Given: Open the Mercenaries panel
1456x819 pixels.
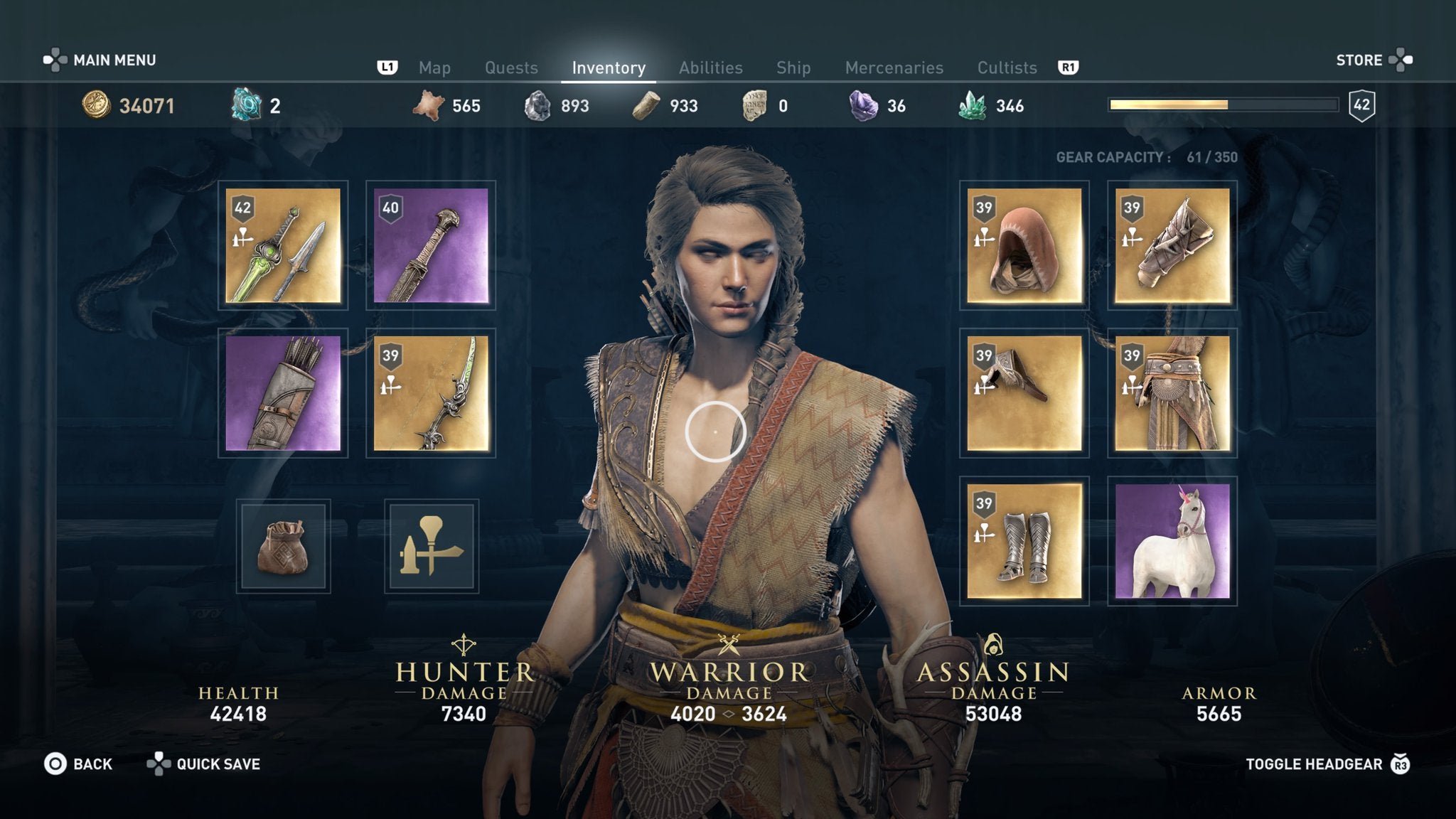Looking at the screenshot, I should (894, 68).
